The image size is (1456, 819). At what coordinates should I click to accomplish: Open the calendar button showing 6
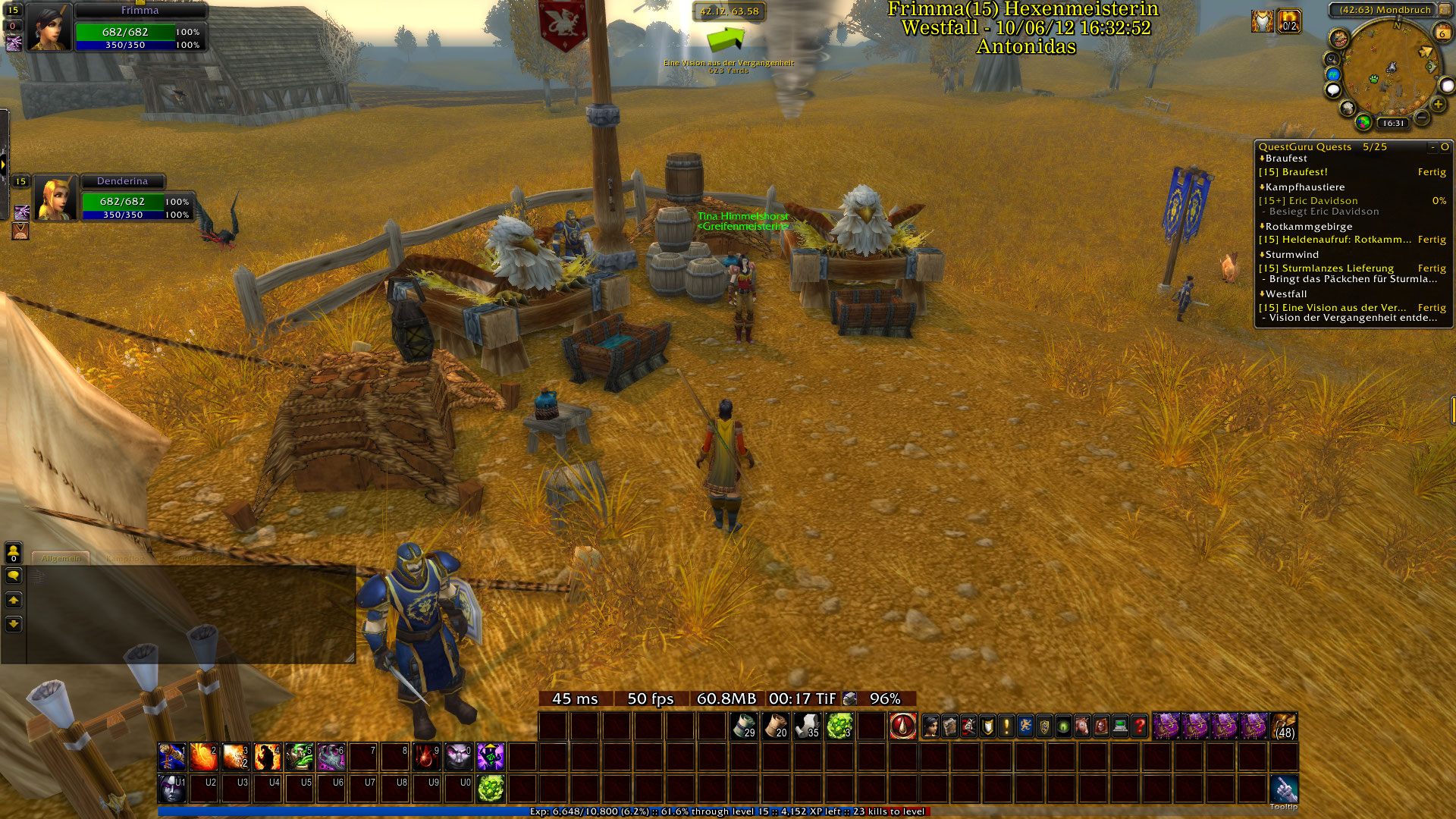[x=1442, y=33]
